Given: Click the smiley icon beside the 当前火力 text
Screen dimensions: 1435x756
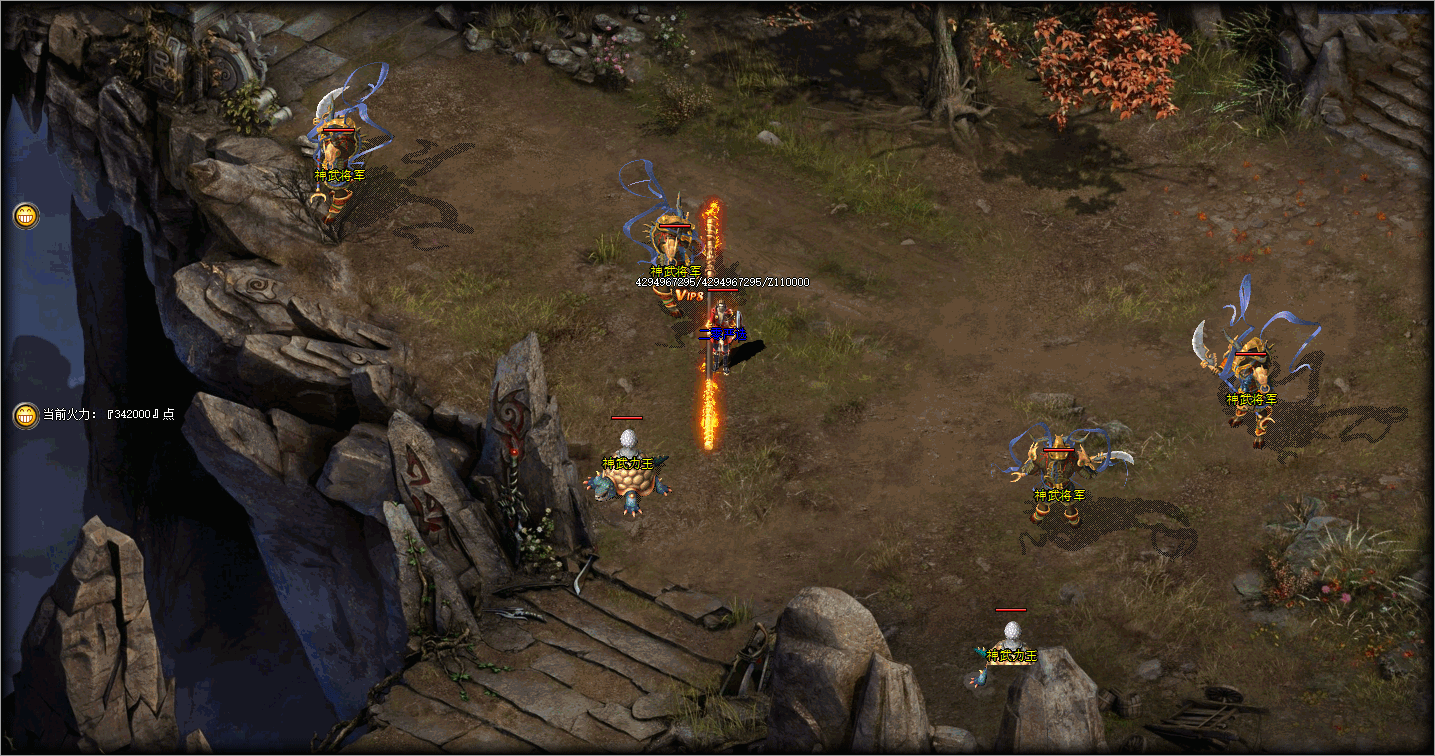Looking at the screenshot, I should point(26,415).
